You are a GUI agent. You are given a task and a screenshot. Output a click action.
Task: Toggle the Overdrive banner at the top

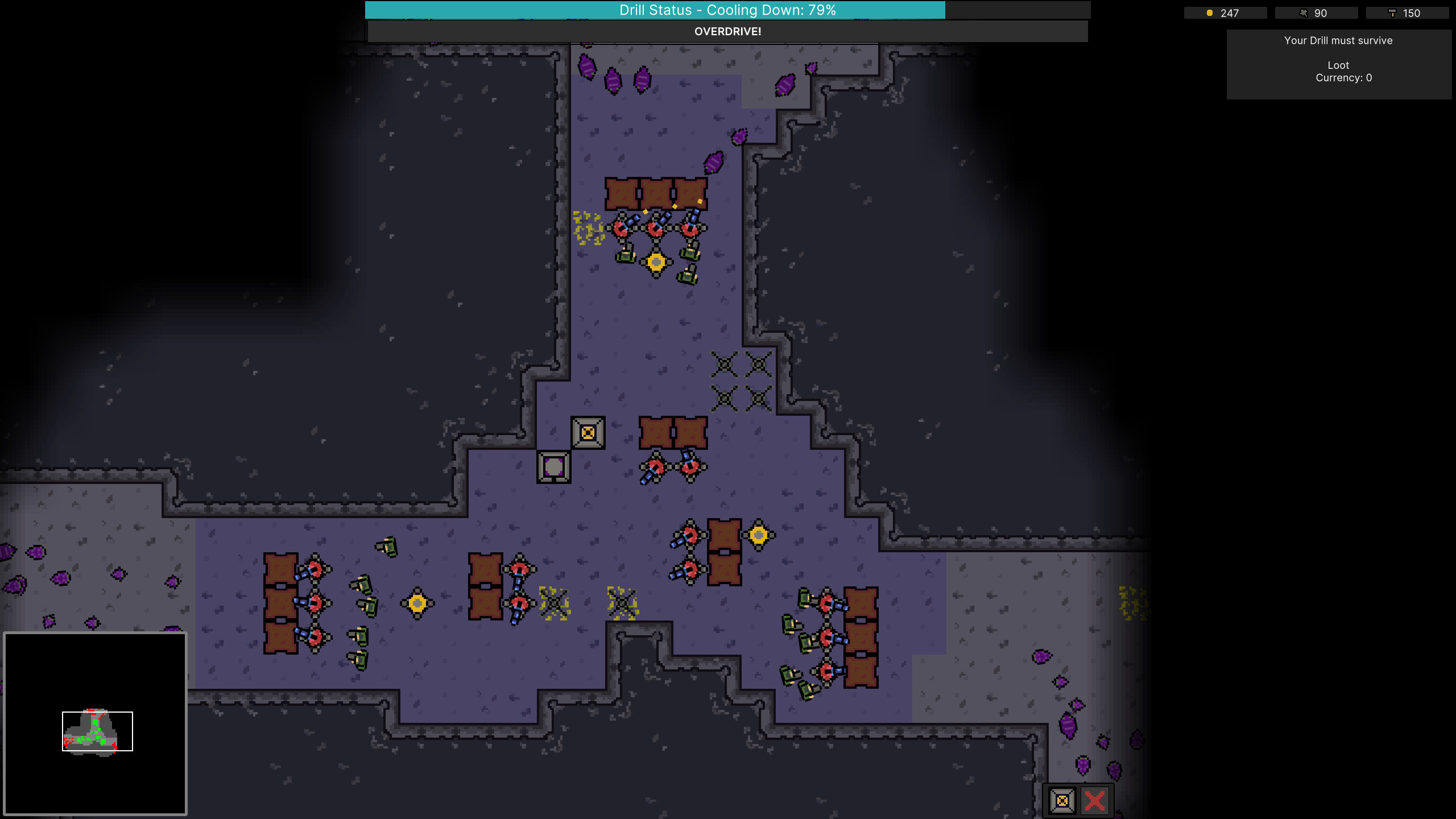(x=727, y=32)
